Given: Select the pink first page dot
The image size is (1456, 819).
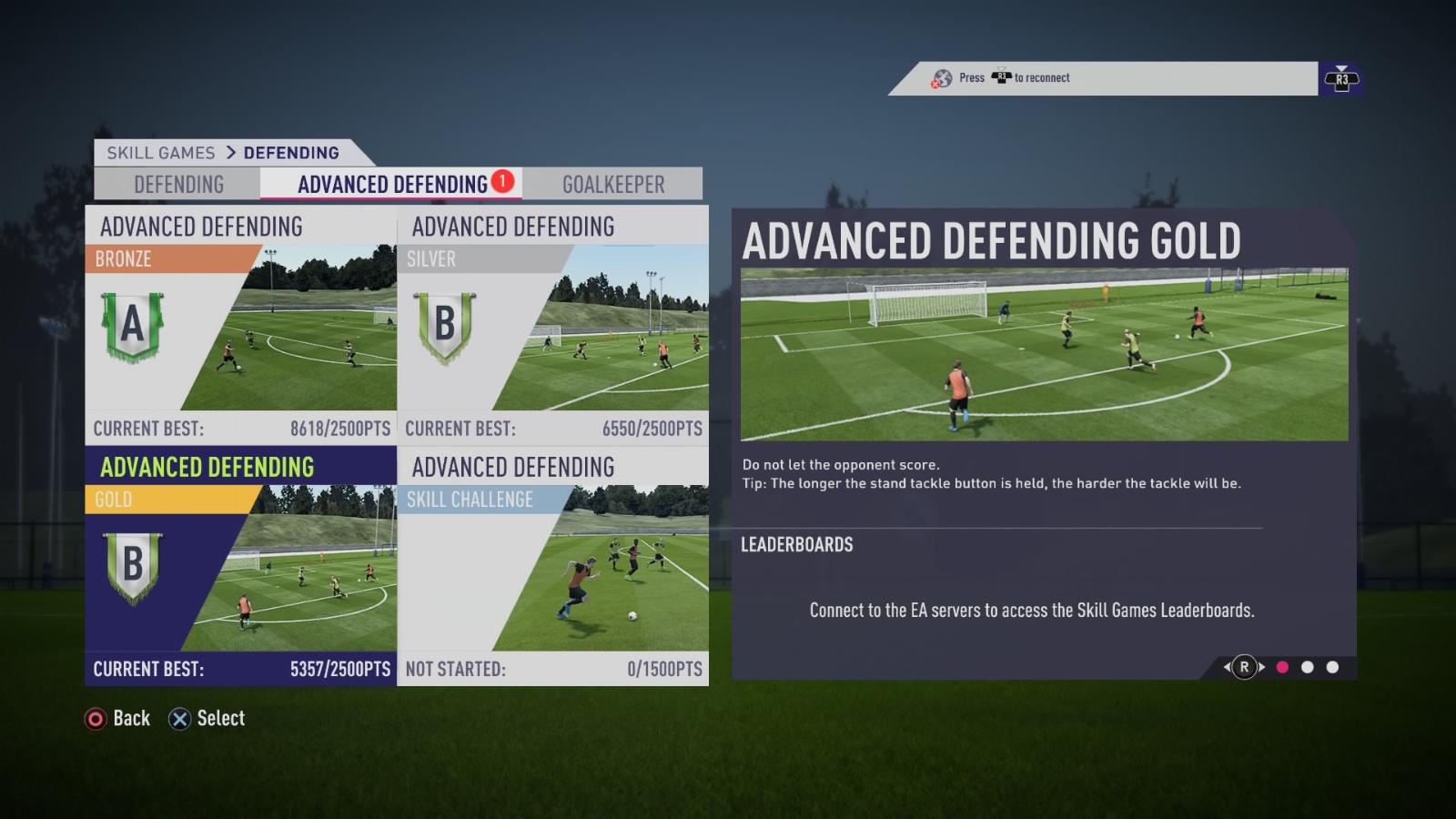Looking at the screenshot, I should coord(1282,667).
